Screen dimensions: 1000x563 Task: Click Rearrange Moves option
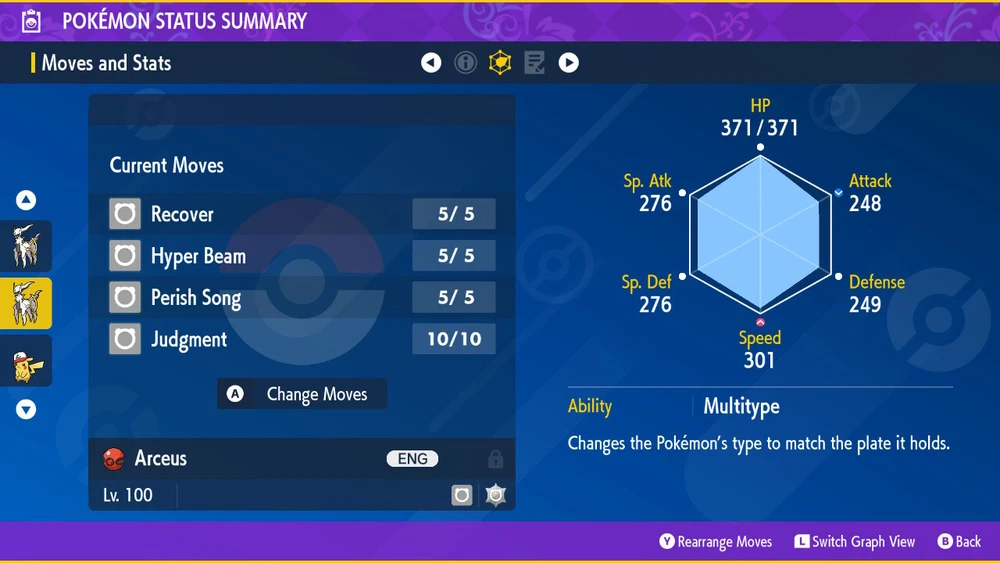(716, 541)
